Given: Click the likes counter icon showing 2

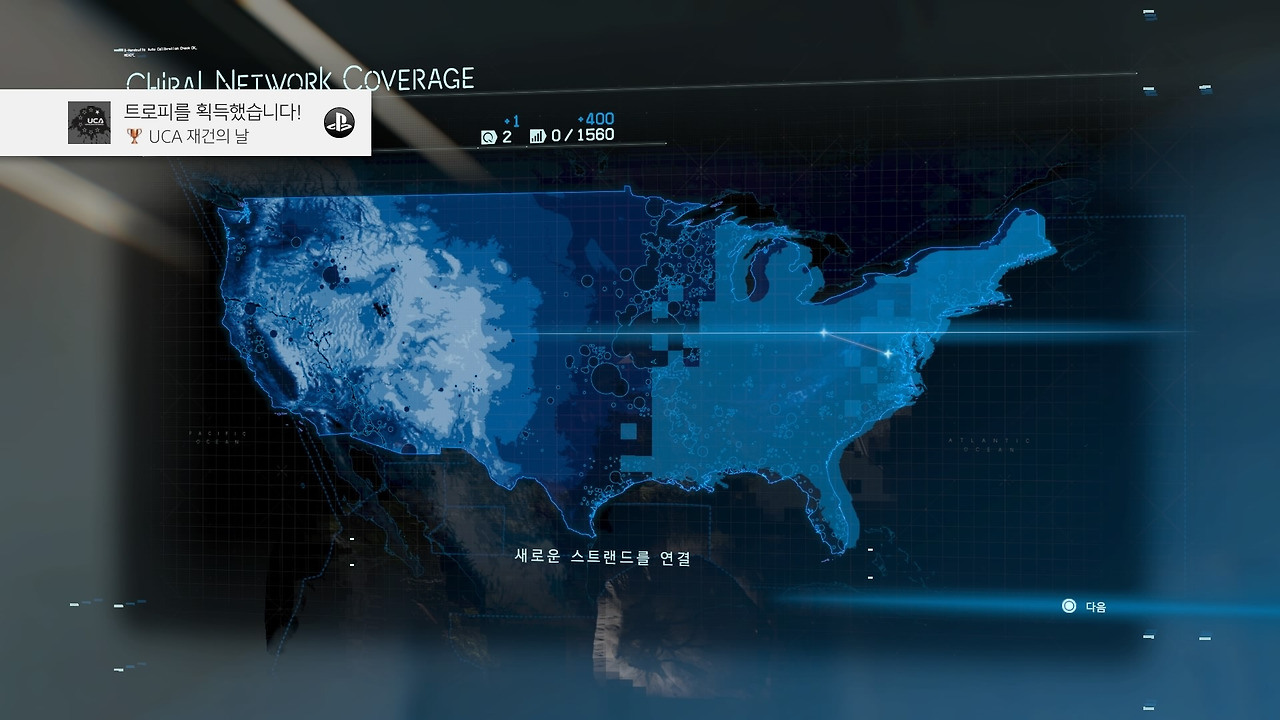Looking at the screenshot, I should (489, 136).
